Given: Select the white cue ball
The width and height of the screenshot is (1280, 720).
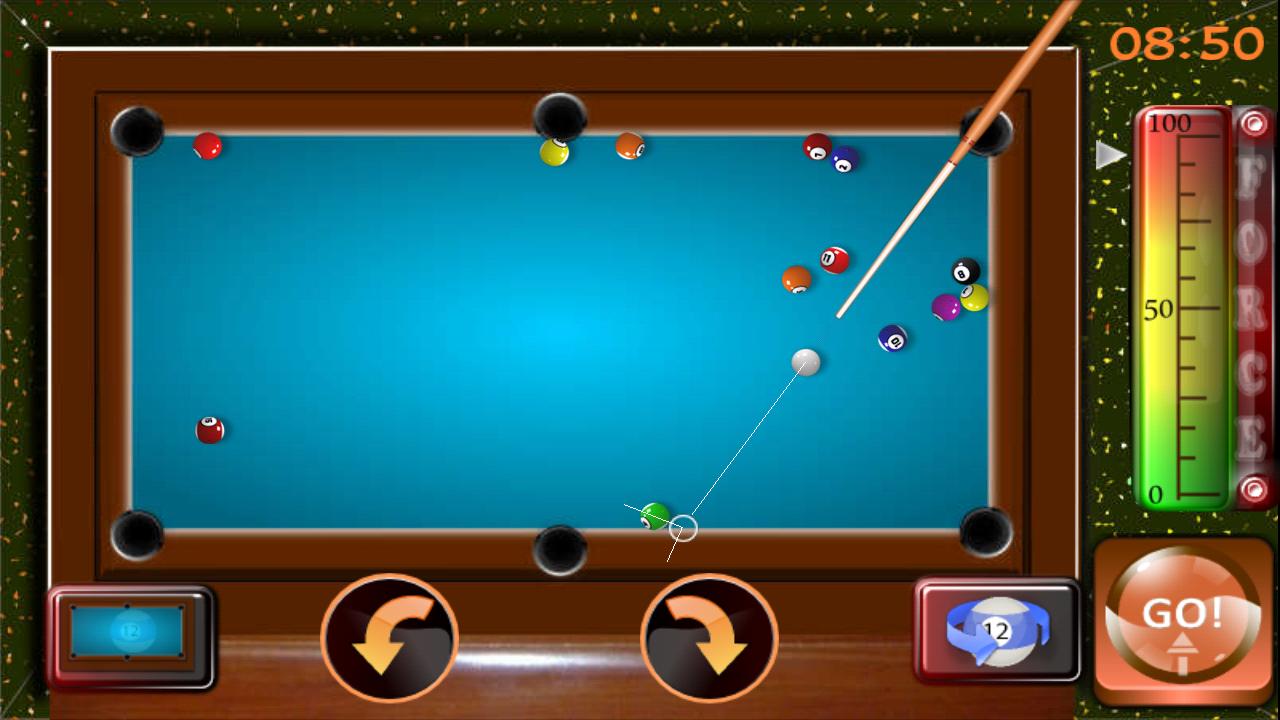Looking at the screenshot, I should 806,363.
